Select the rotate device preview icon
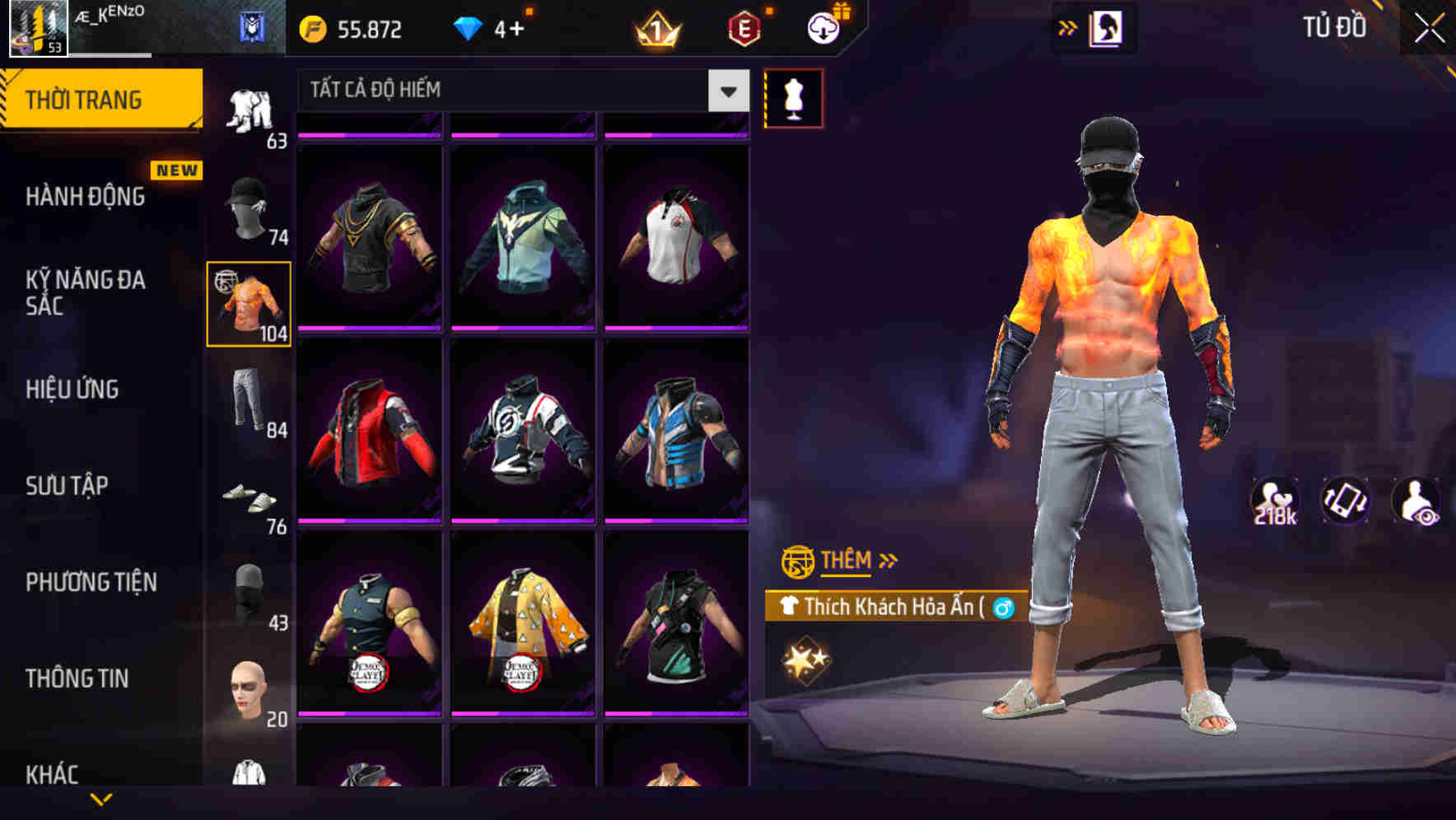This screenshot has height=820, width=1456. point(1347,501)
